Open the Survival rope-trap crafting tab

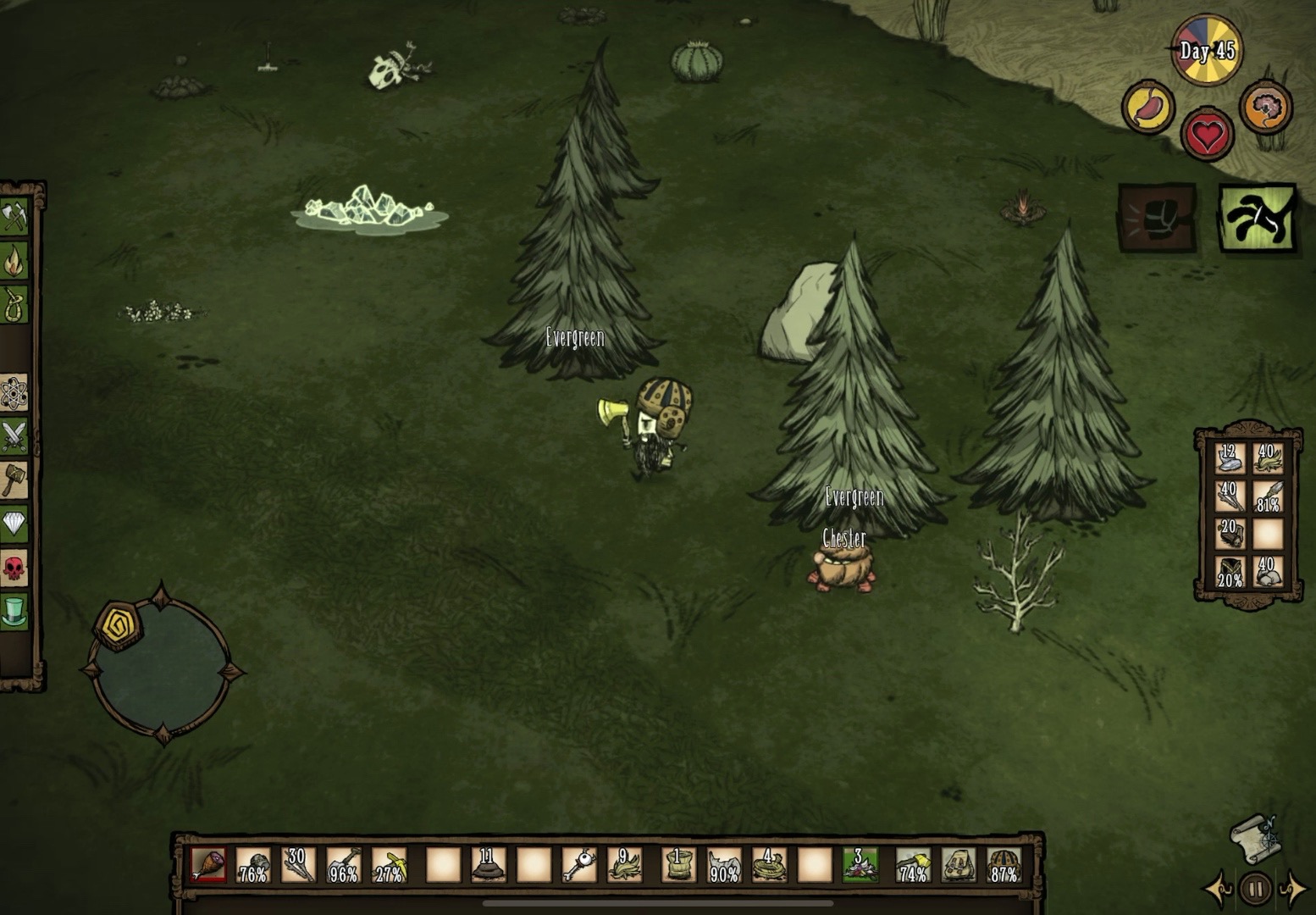[x=14, y=304]
